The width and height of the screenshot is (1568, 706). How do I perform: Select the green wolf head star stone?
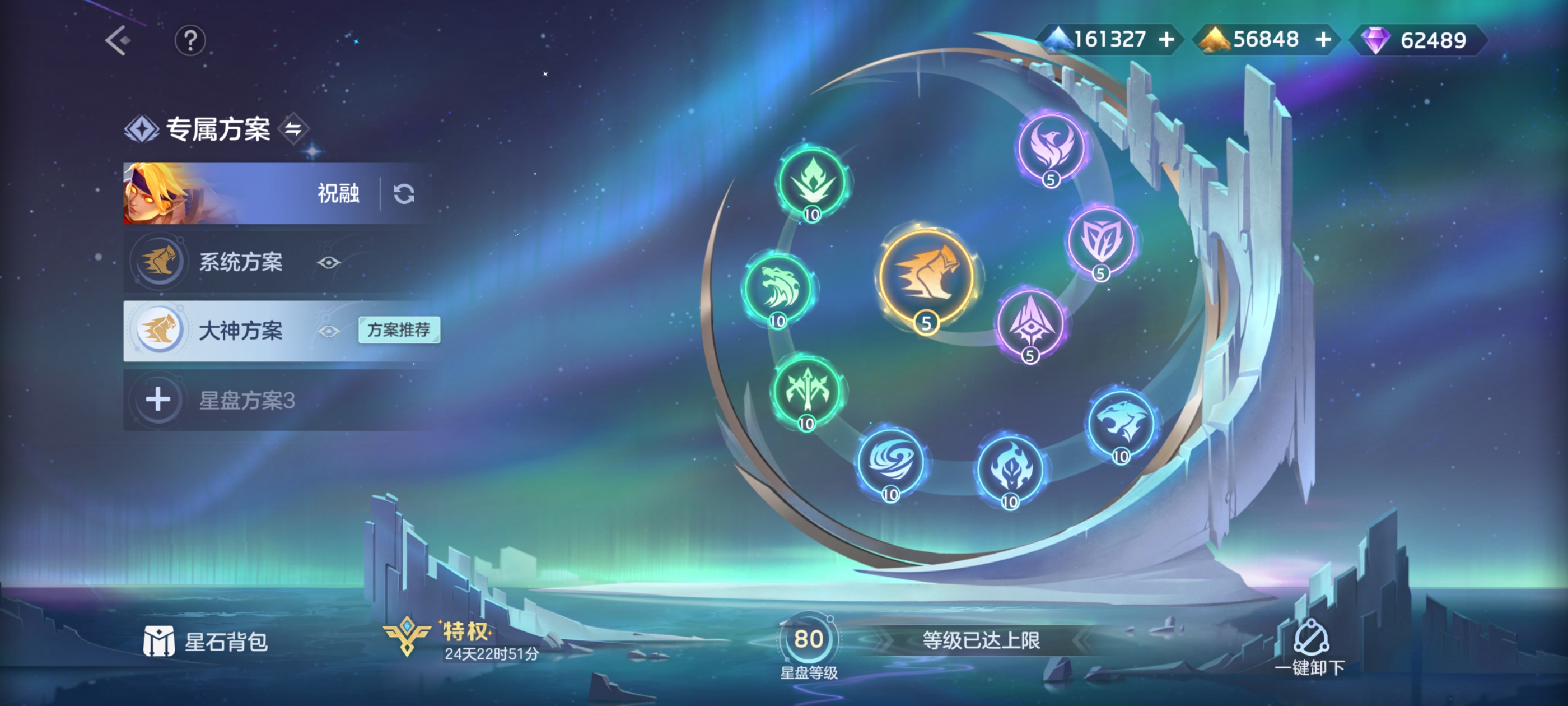(x=778, y=288)
